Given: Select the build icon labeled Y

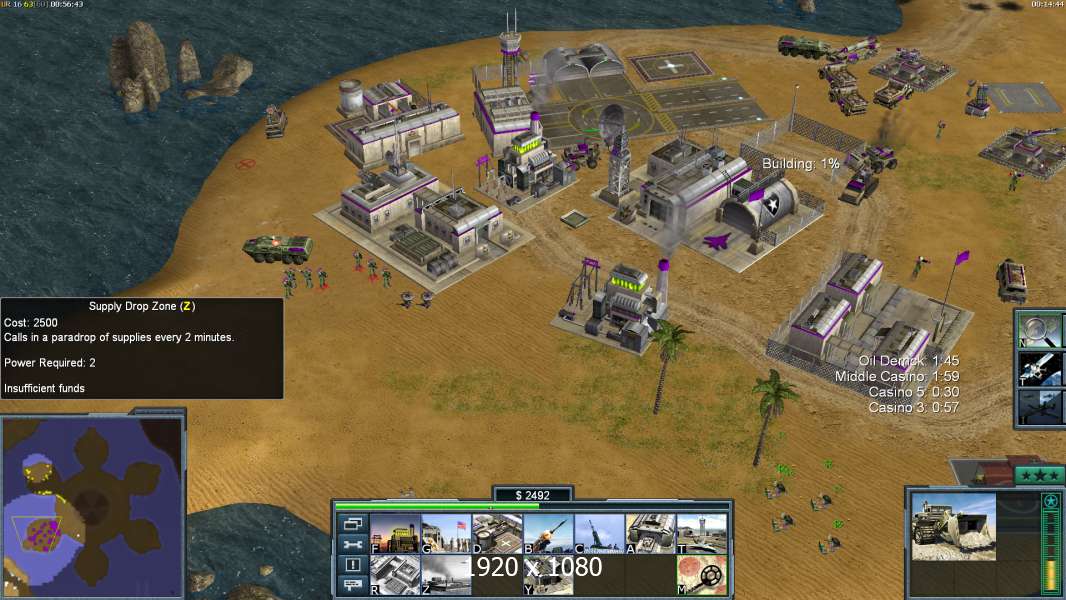Looking at the screenshot, I should click(548, 574).
